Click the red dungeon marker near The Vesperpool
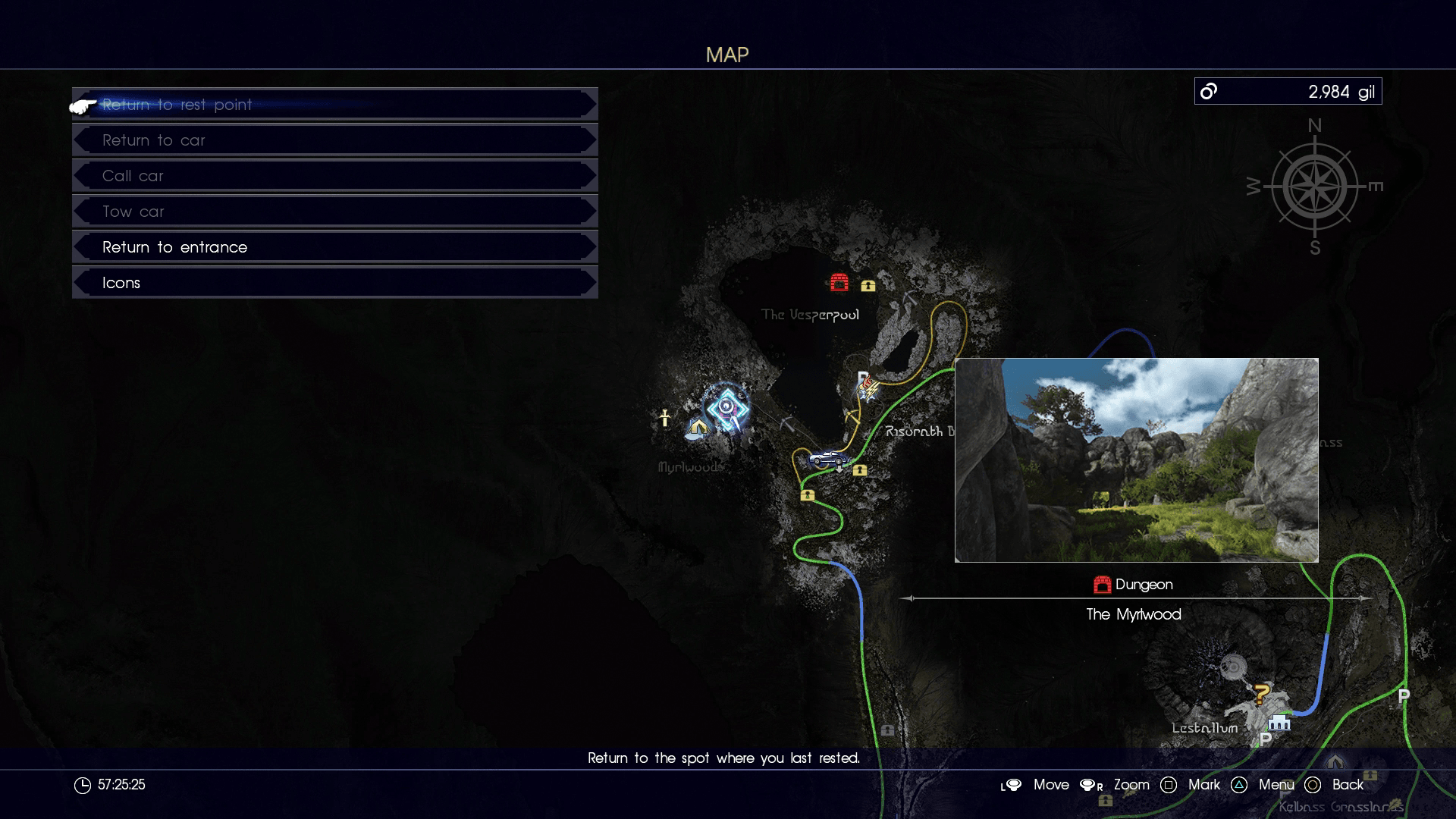Screen dimensions: 1456x819 coord(839,283)
